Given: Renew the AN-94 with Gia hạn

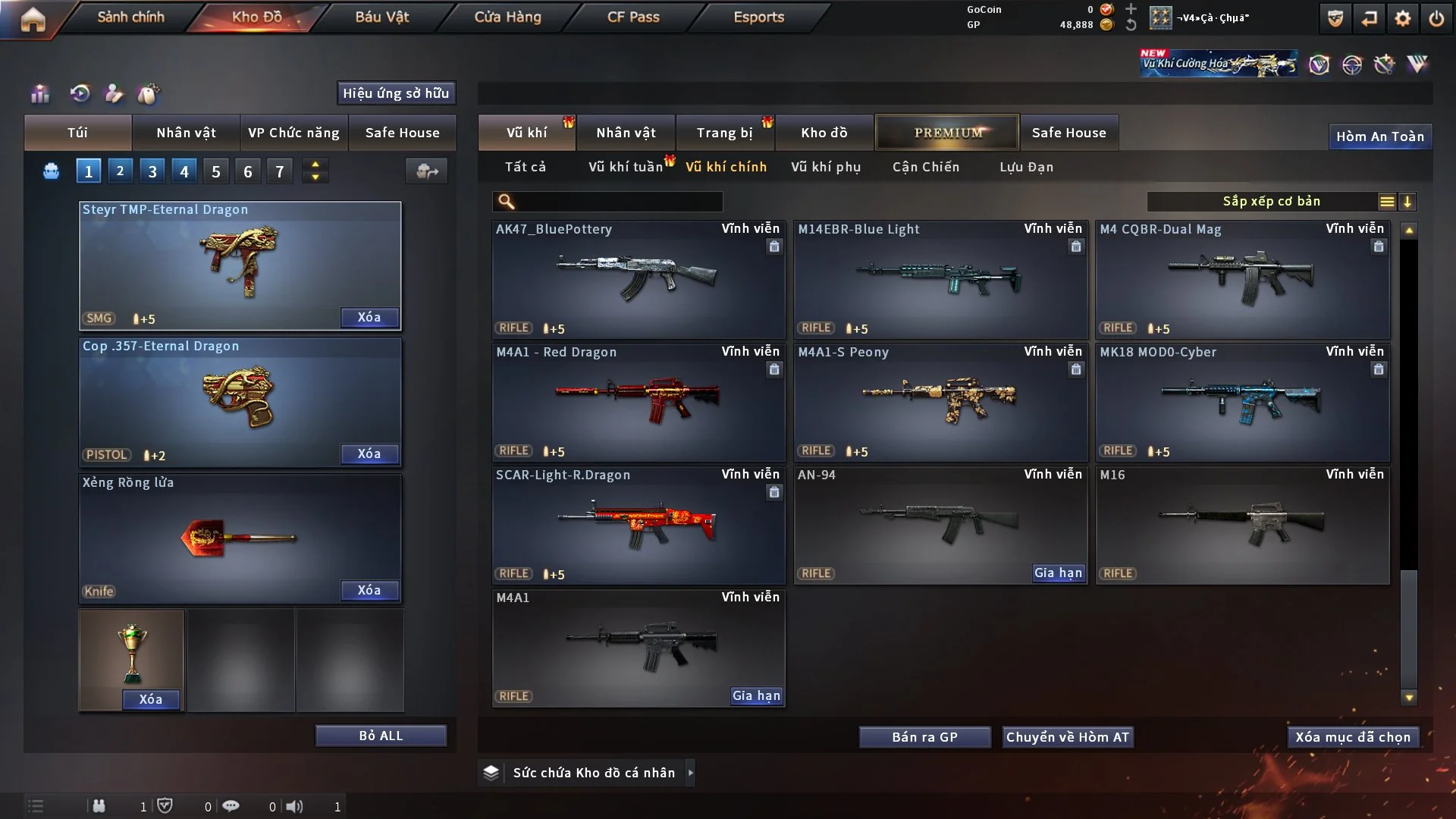Looking at the screenshot, I should [x=1058, y=573].
